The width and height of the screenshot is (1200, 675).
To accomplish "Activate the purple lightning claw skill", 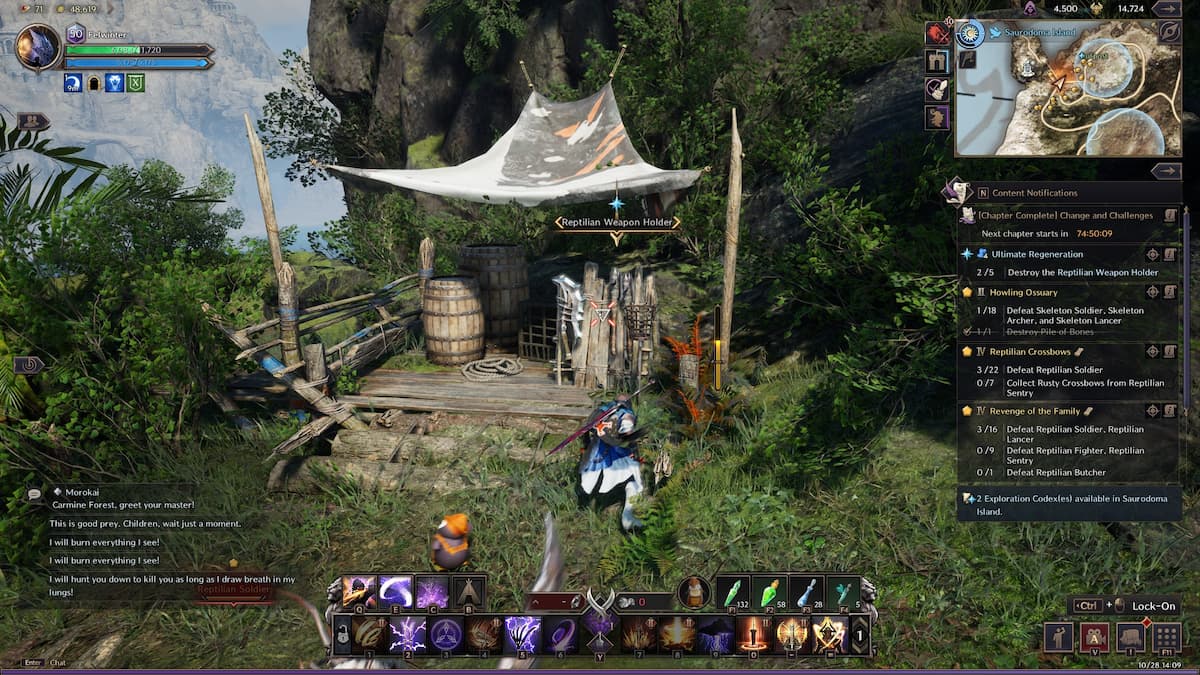I will point(521,634).
